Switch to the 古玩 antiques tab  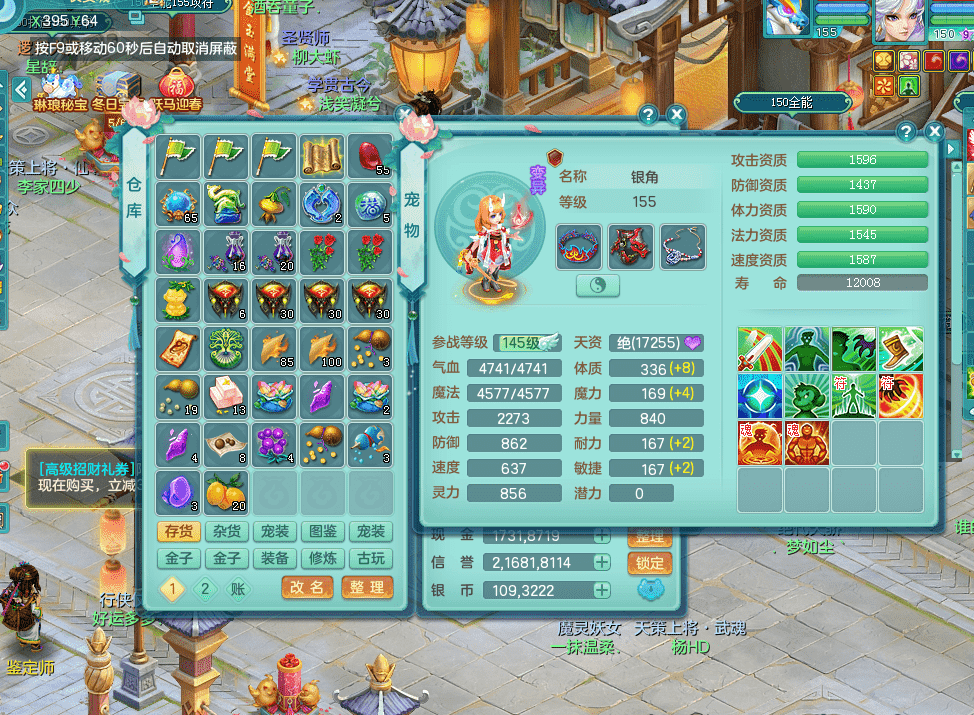click(370, 559)
